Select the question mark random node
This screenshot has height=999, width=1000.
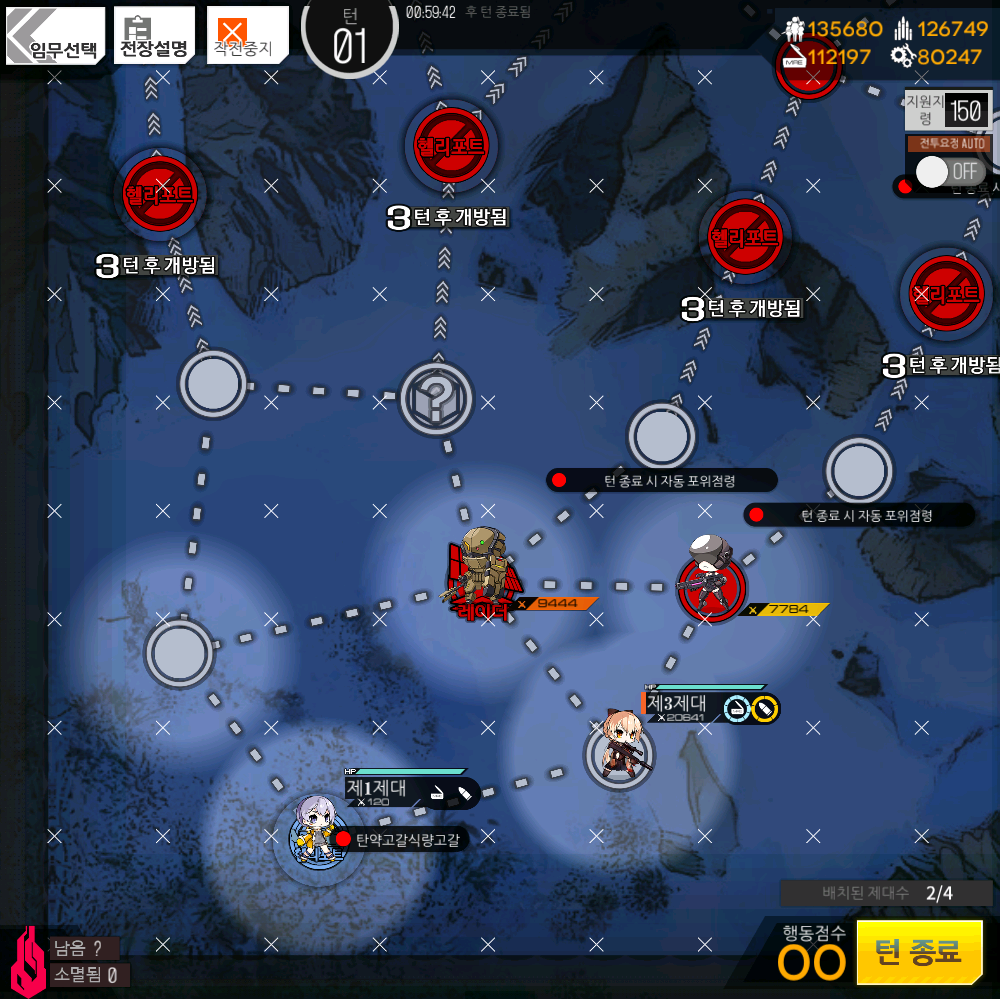tap(435, 399)
